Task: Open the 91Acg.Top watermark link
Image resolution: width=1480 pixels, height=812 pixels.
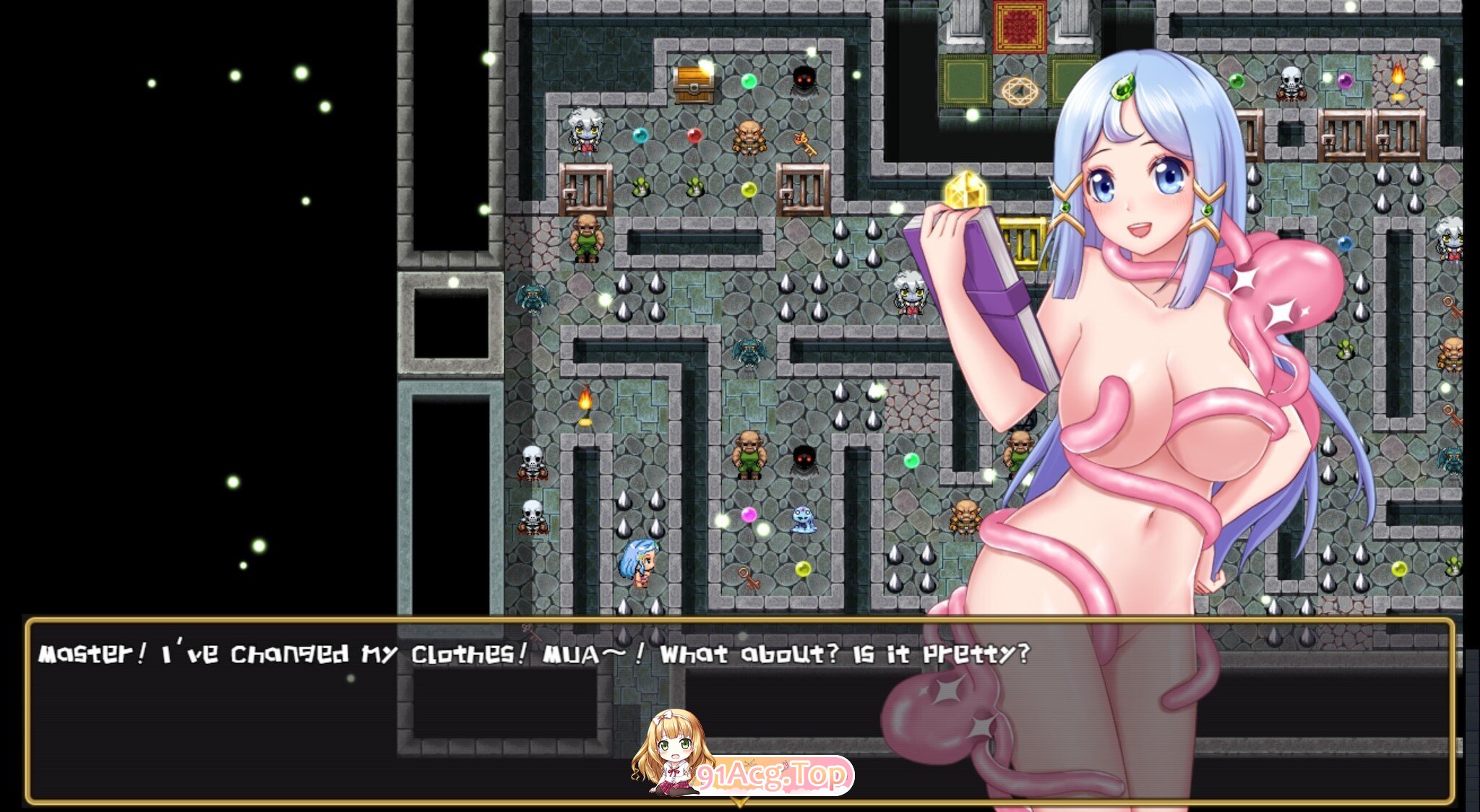Action: click(770, 775)
